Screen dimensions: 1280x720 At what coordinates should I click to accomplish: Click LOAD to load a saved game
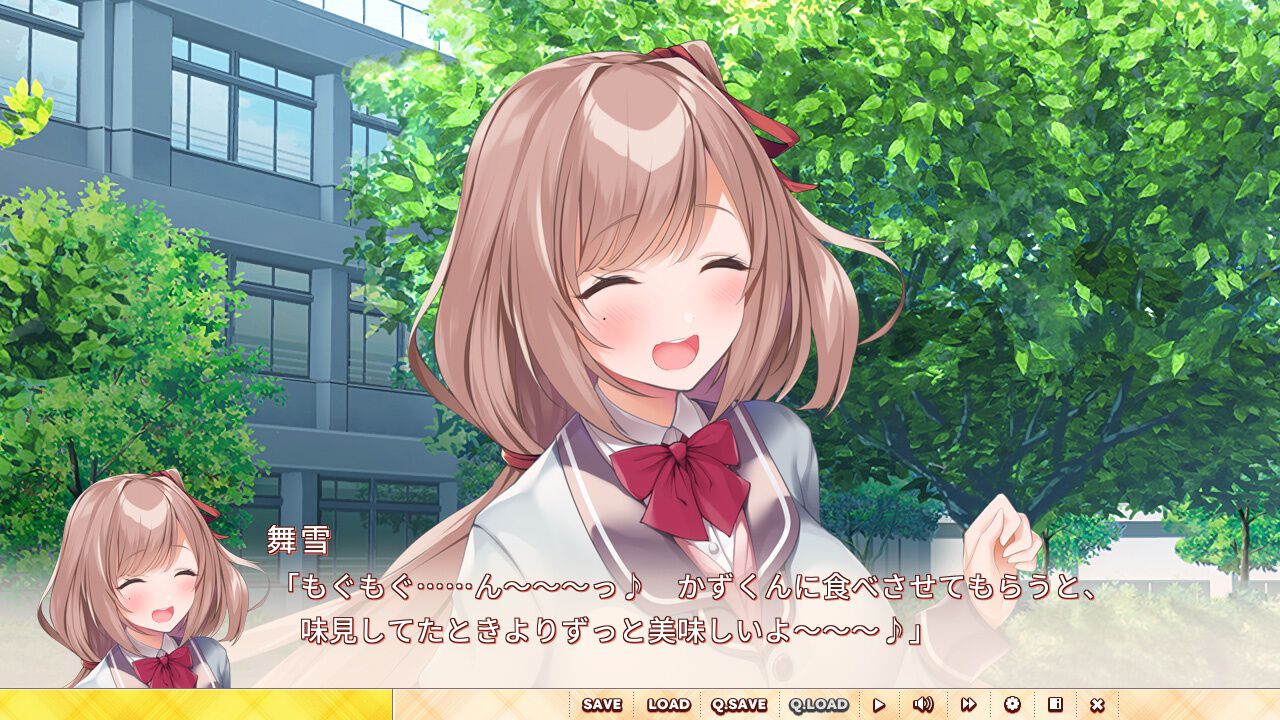click(x=669, y=705)
